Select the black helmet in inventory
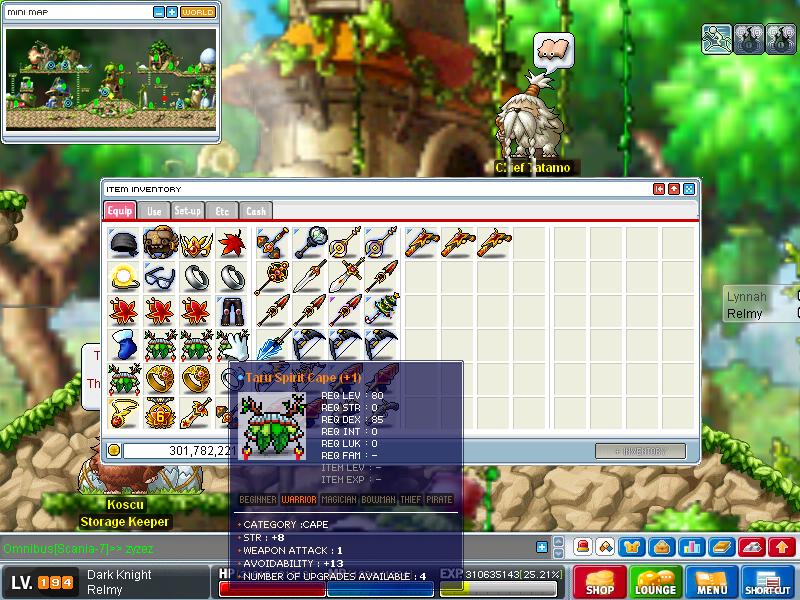This screenshot has width=800, height=600. 124,243
